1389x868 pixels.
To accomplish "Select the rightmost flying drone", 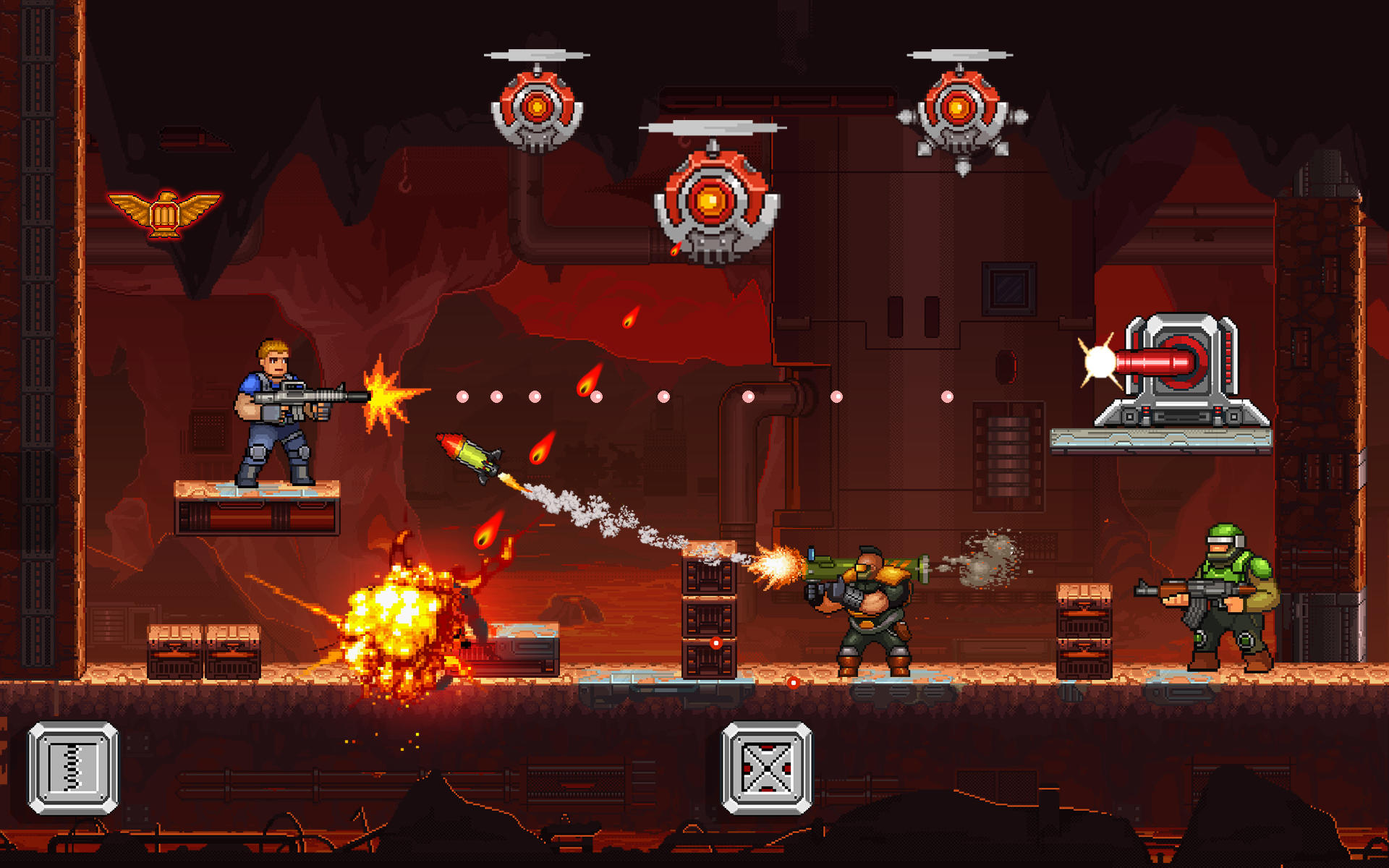I will (957, 112).
